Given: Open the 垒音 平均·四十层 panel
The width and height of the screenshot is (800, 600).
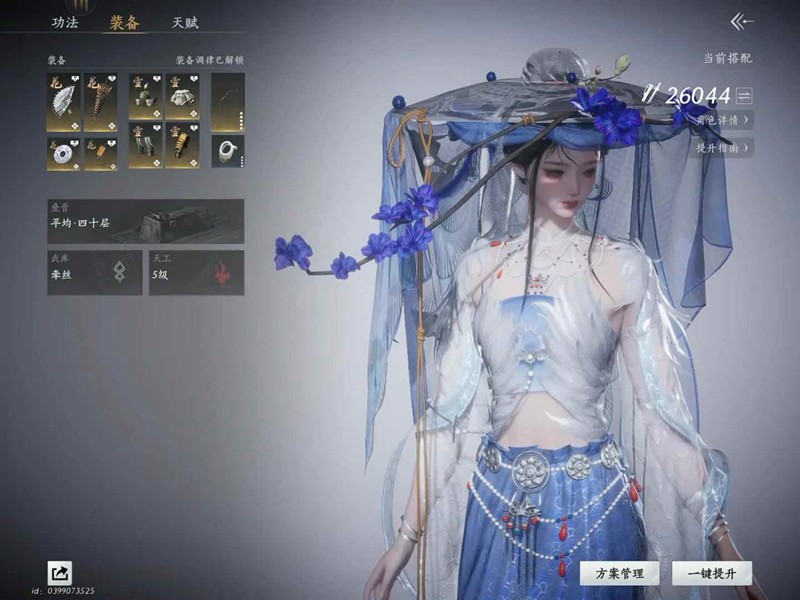Looking at the screenshot, I should pyautogui.click(x=145, y=221).
